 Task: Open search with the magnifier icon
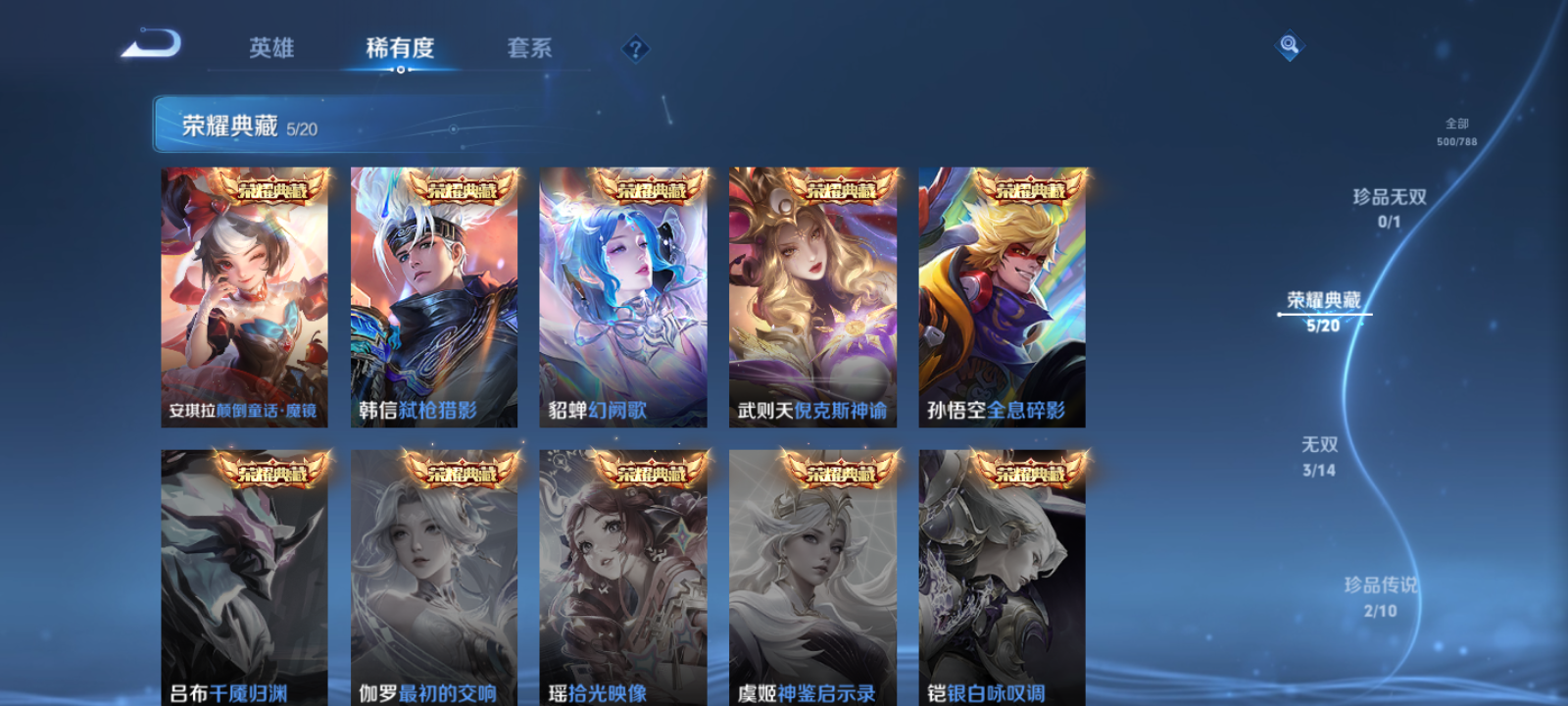pyautogui.click(x=1288, y=43)
